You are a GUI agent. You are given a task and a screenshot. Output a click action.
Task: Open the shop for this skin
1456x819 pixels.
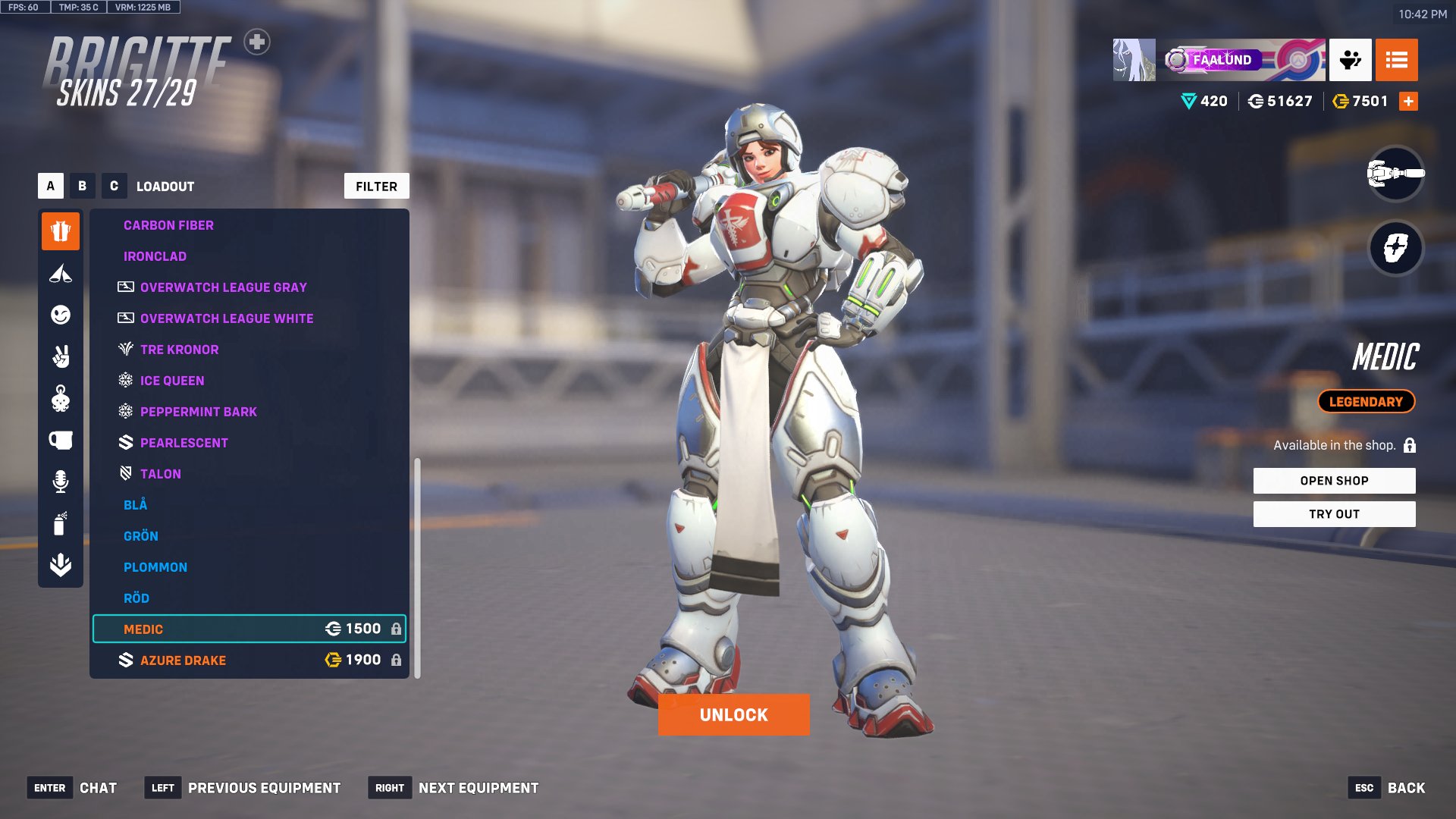coord(1334,481)
